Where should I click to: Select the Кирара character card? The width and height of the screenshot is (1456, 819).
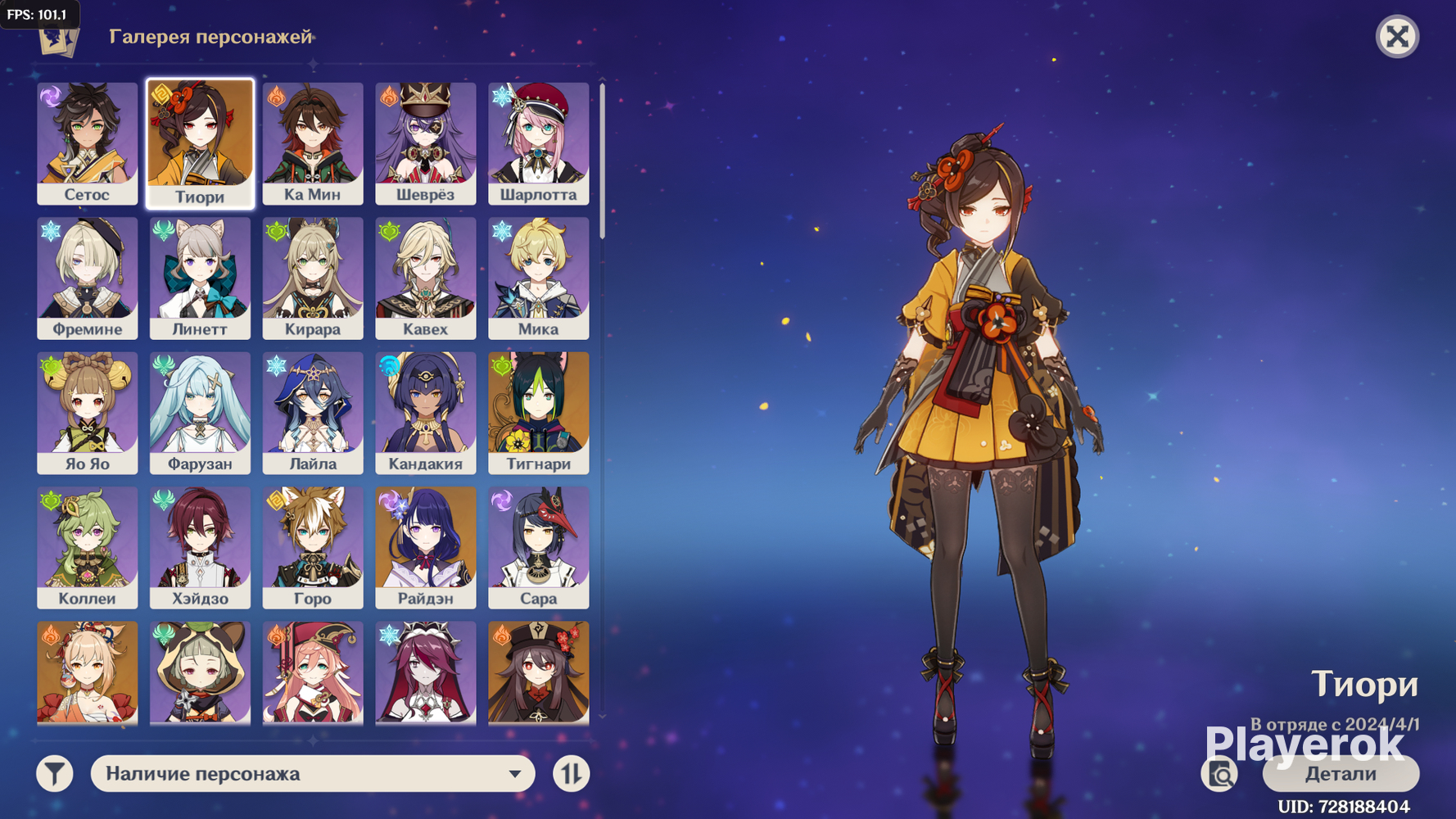pos(313,278)
